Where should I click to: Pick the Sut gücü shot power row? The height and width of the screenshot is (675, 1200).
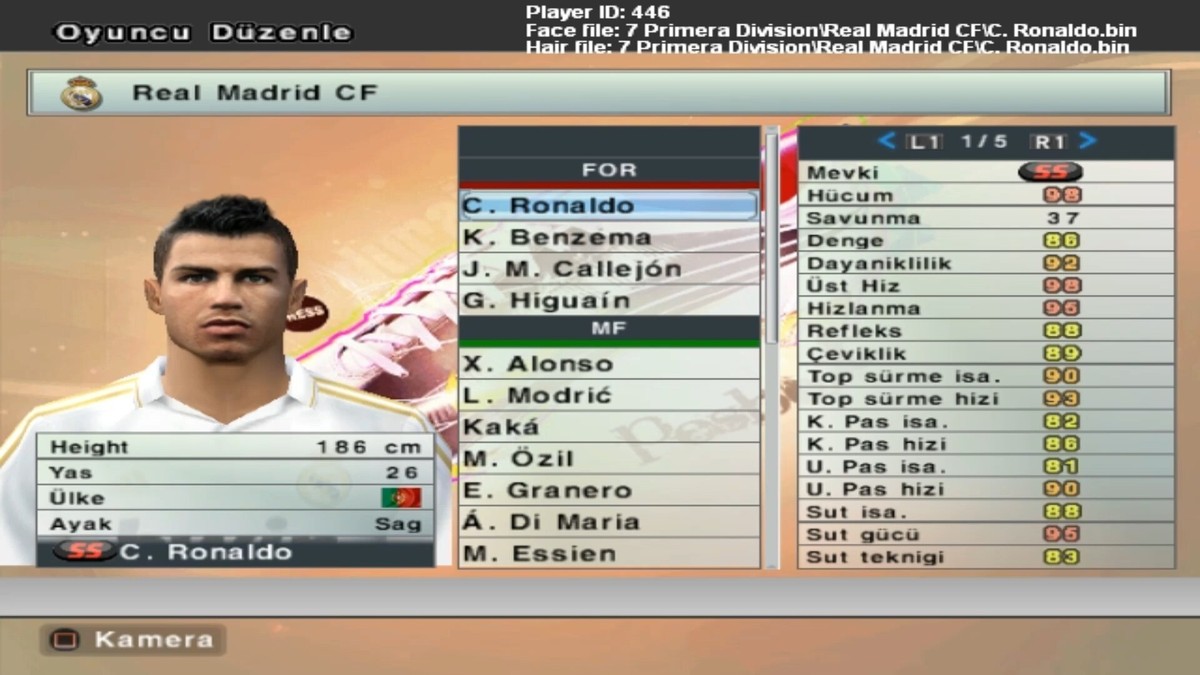(x=985, y=535)
